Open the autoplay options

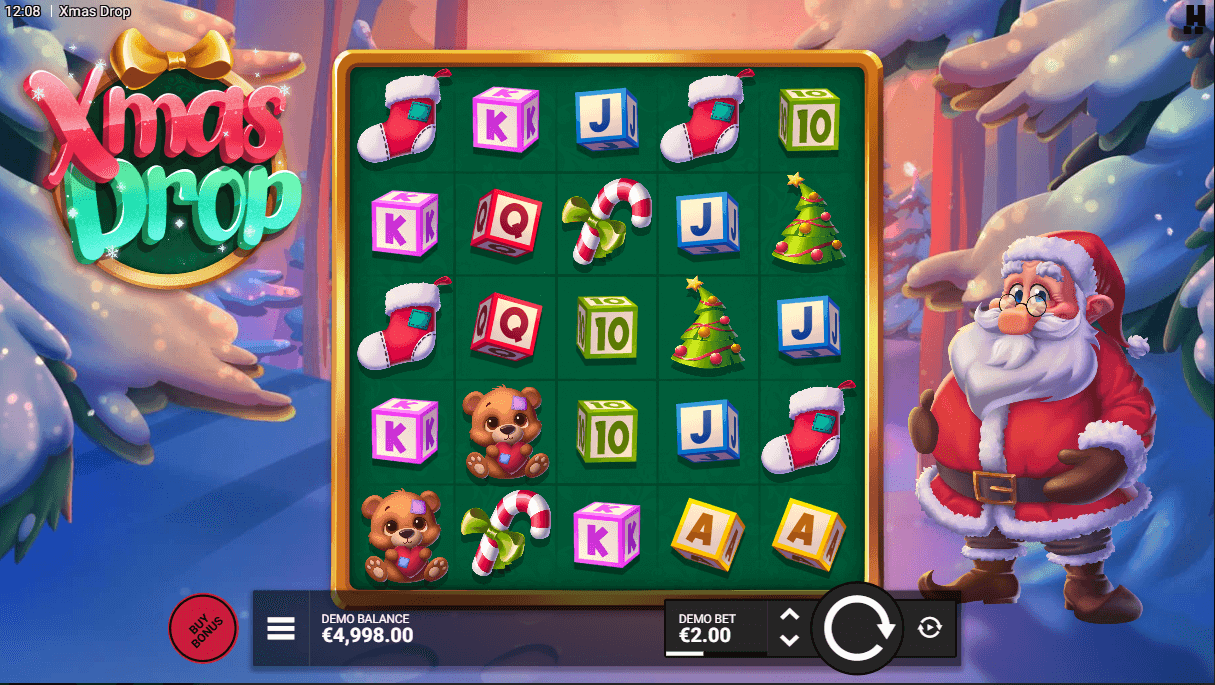930,628
